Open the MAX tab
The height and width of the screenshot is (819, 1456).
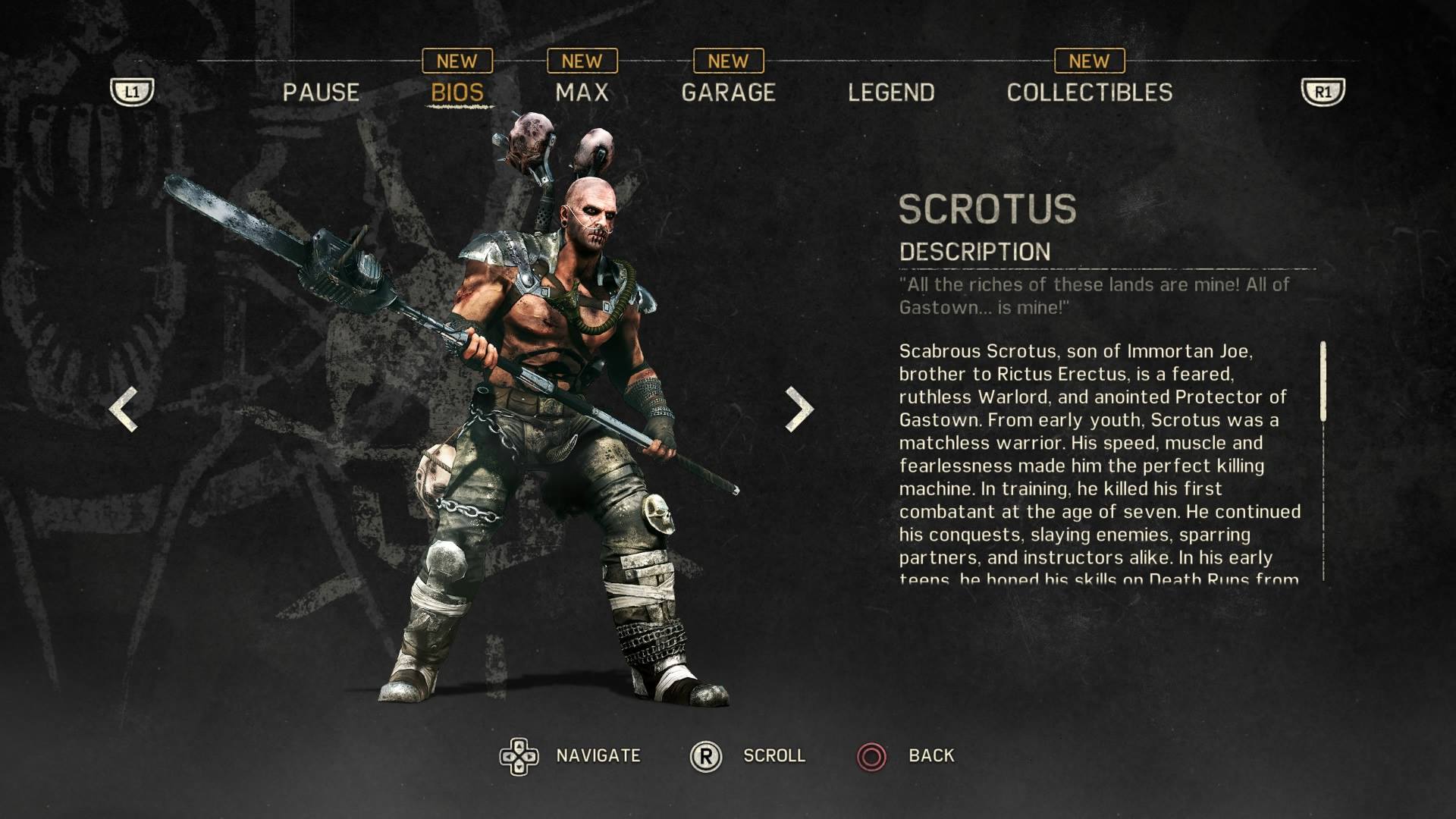(582, 93)
